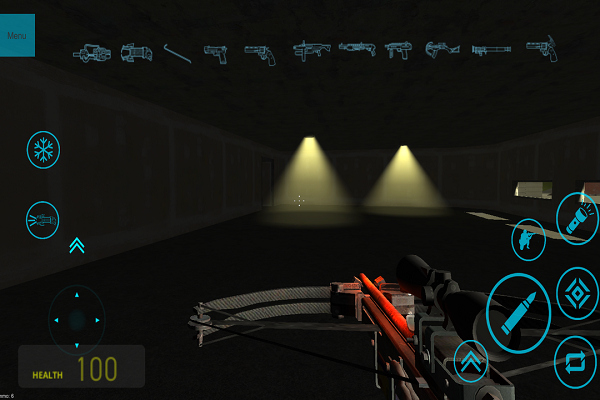600x400 pixels.
Task: Click the virtual movement joystick
Action: (77, 320)
